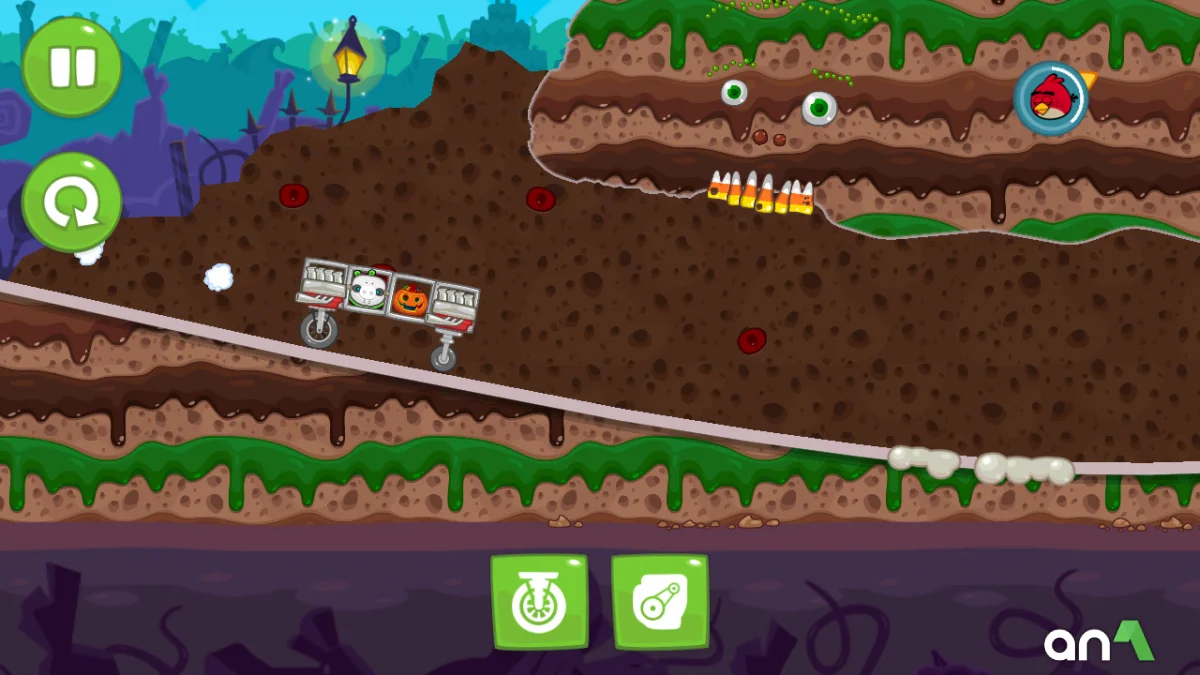Restart the level with the circular arrow button
Image resolution: width=1200 pixels, height=675 pixels.
72,203
